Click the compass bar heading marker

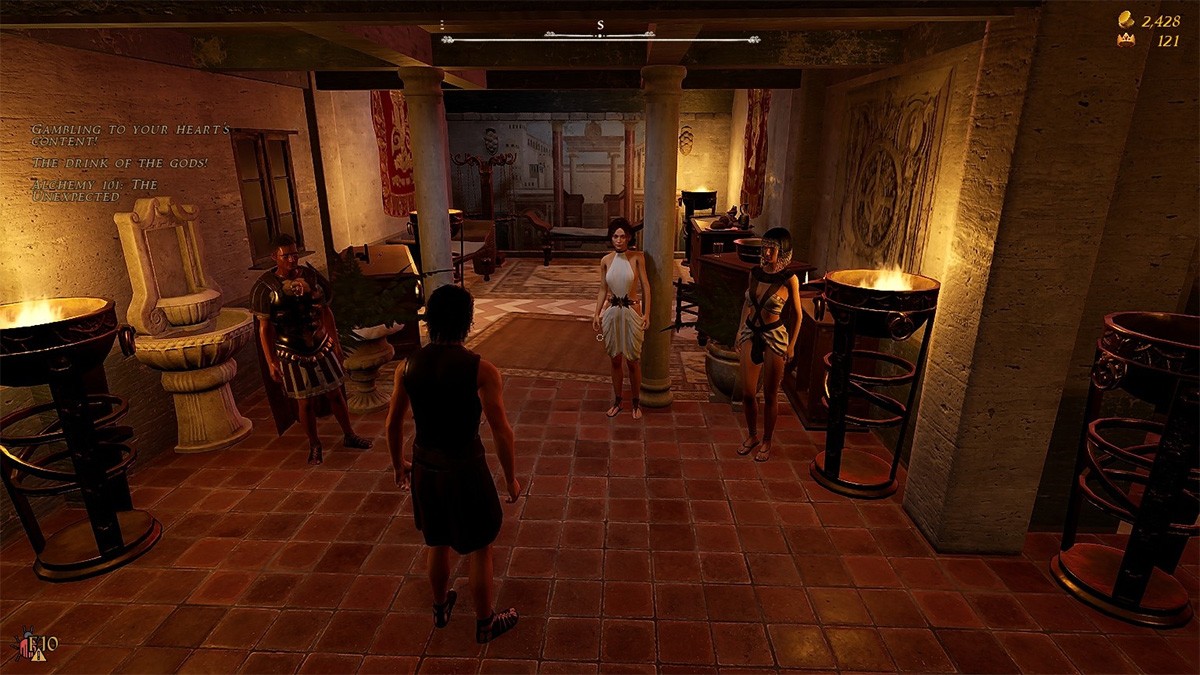tap(600, 25)
